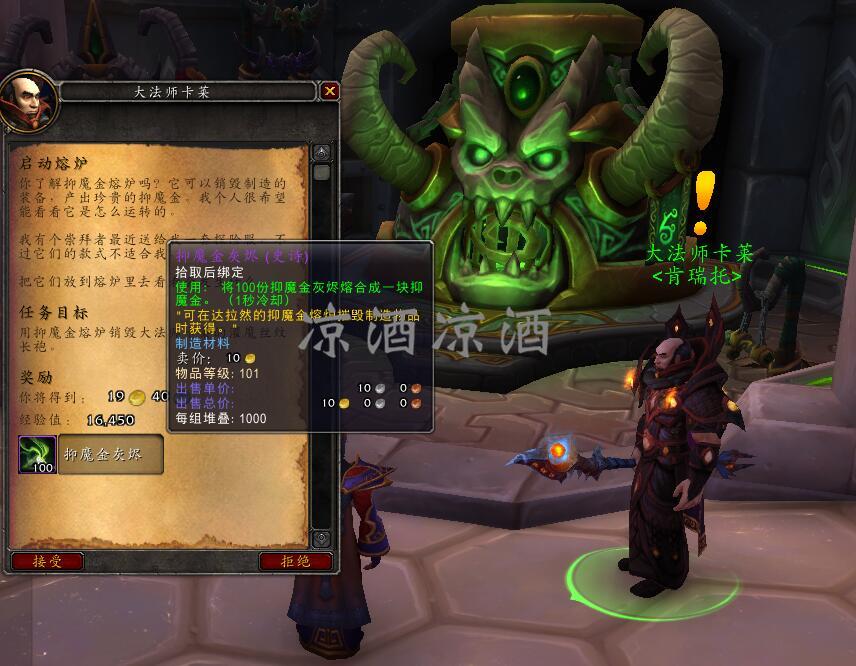Decline the quest with 拒绝 button
The image size is (856, 666).
click(295, 561)
